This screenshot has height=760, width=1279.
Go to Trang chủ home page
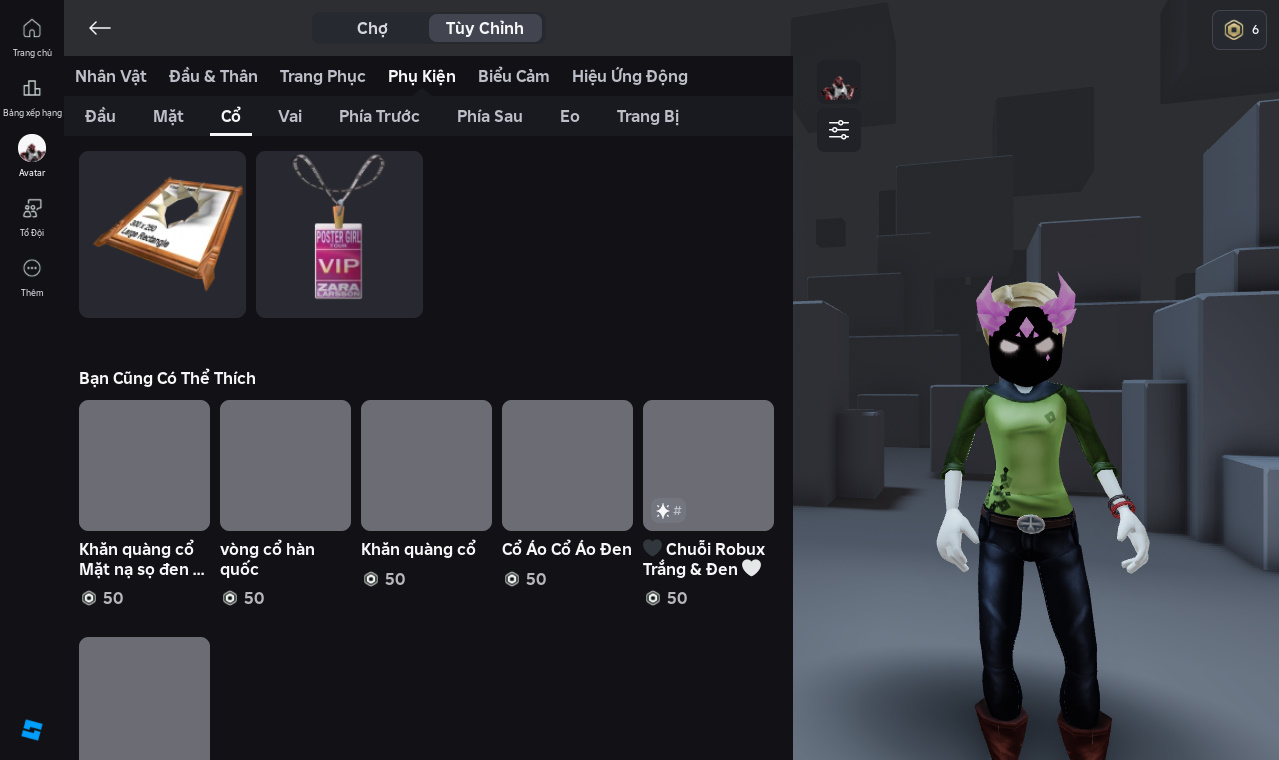pos(32,37)
